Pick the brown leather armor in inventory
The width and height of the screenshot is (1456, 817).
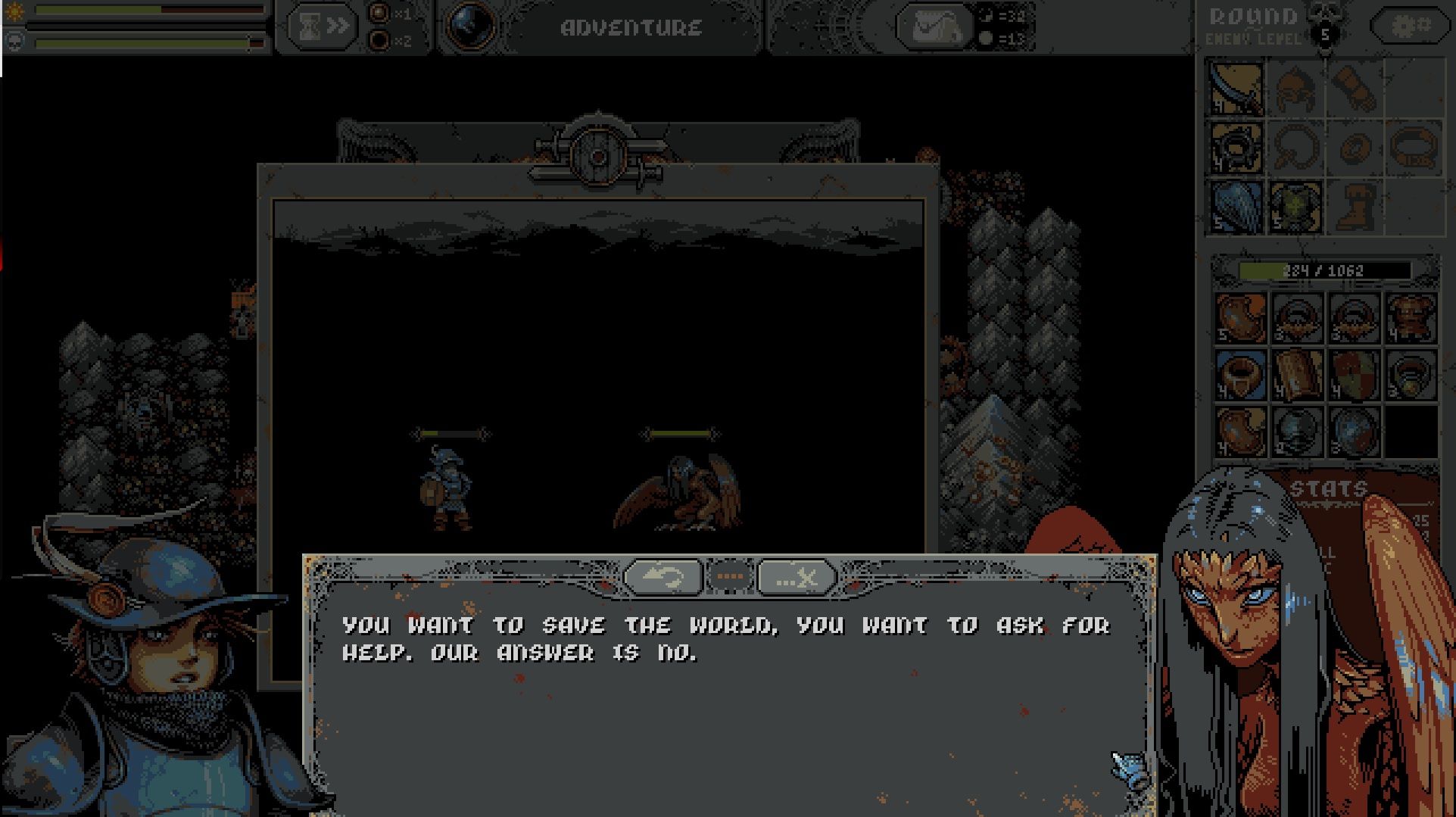[x=1410, y=318]
